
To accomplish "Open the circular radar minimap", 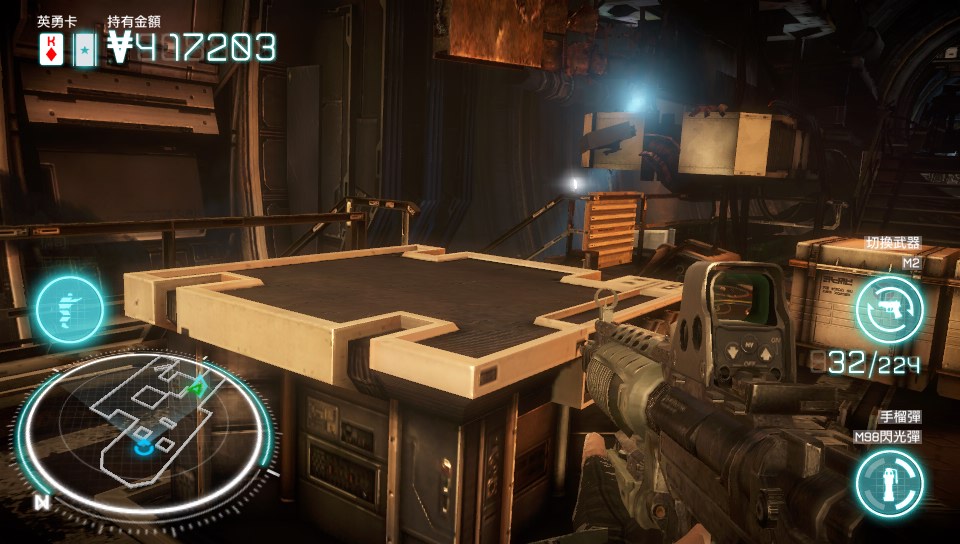I will [145, 425].
